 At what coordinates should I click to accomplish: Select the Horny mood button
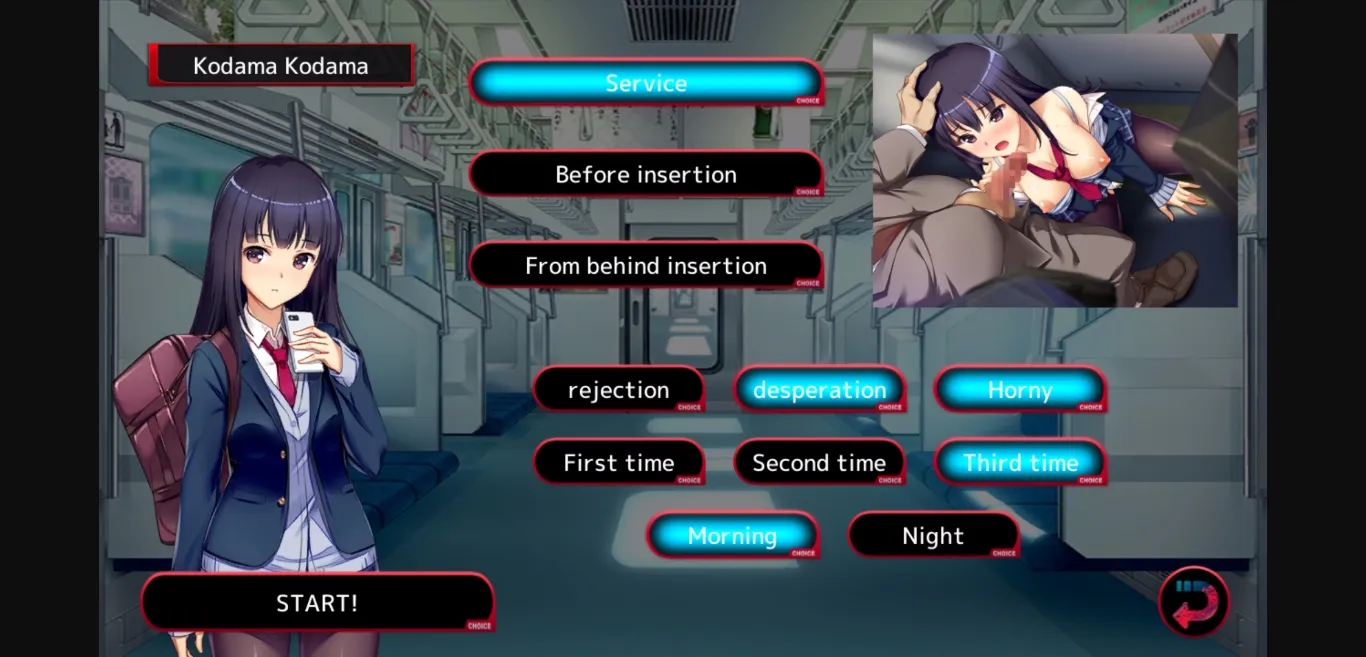point(1020,390)
